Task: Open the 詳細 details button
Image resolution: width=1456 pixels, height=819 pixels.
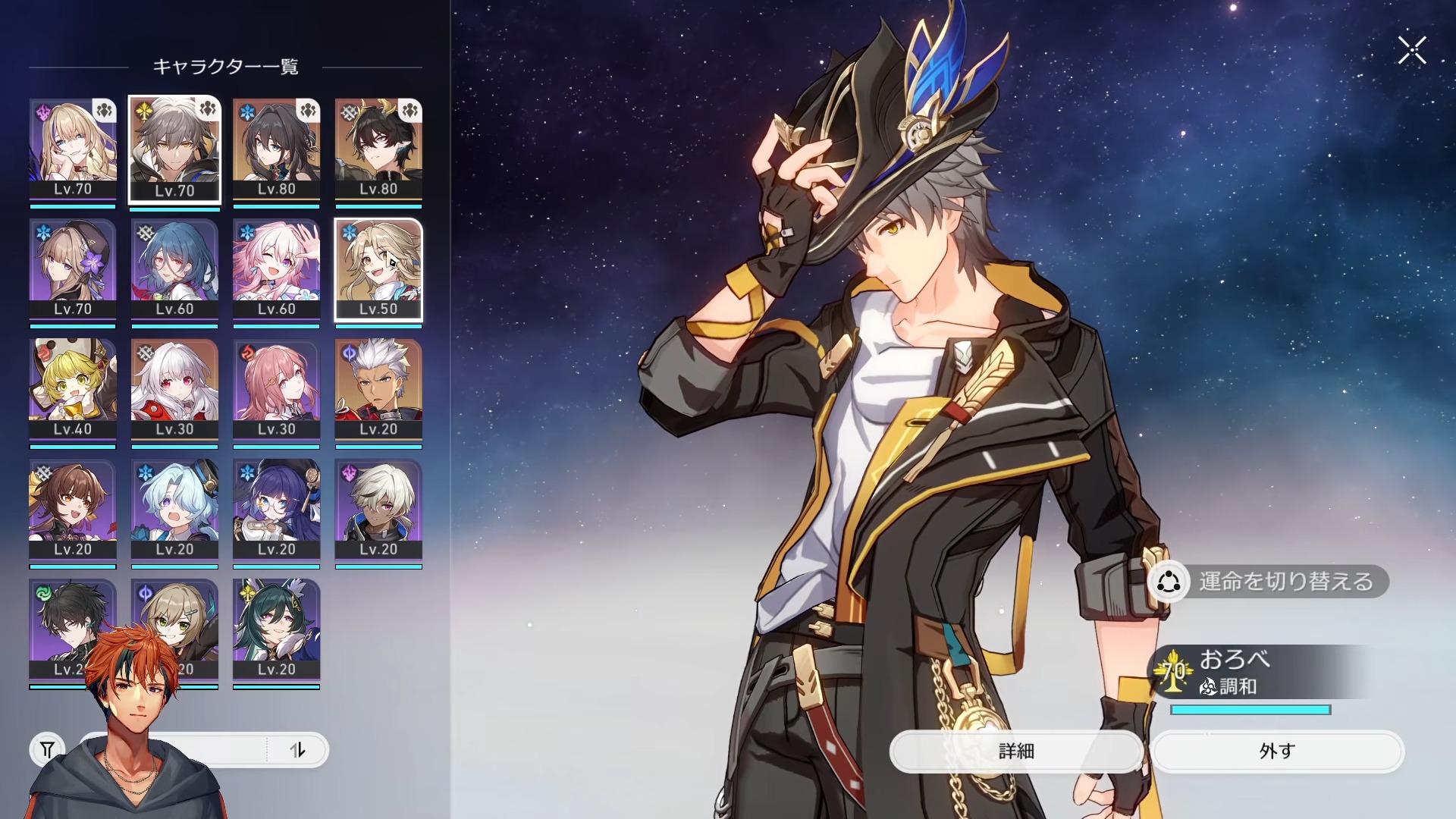Action: click(x=1016, y=751)
